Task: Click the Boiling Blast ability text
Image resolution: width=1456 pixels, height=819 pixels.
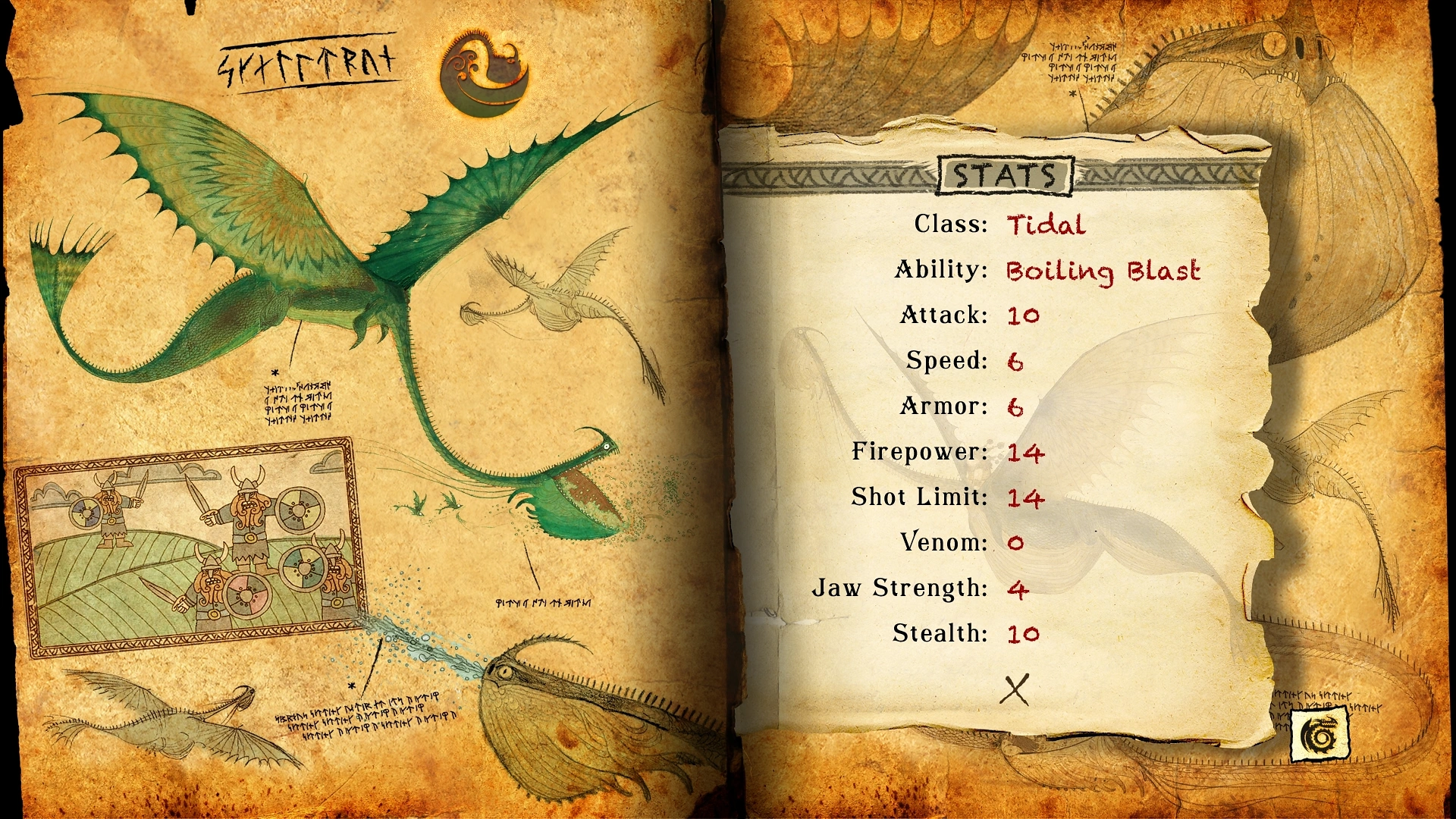Action: pos(1103,270)
